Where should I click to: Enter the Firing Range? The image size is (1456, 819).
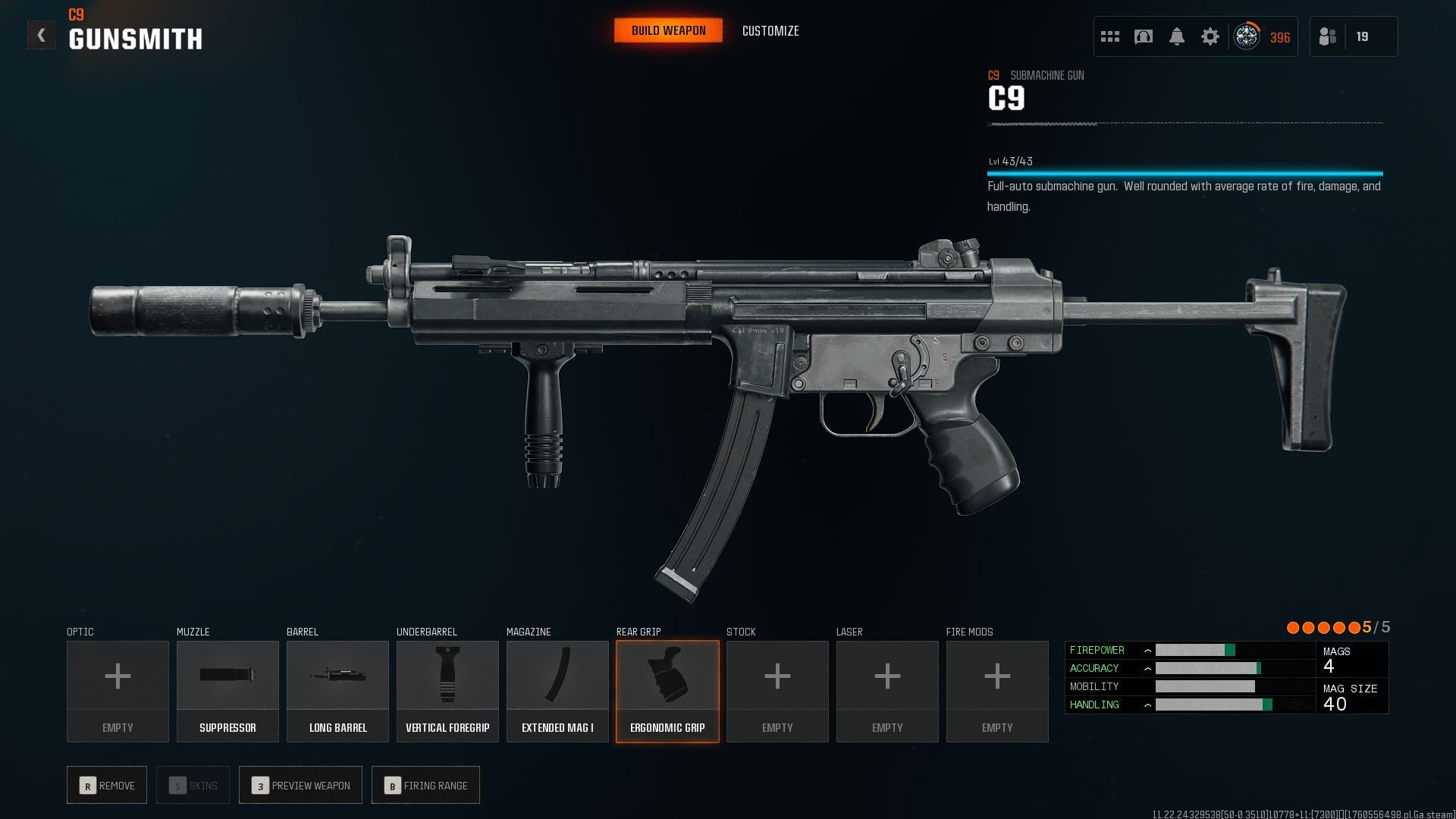tap(425, 785)
